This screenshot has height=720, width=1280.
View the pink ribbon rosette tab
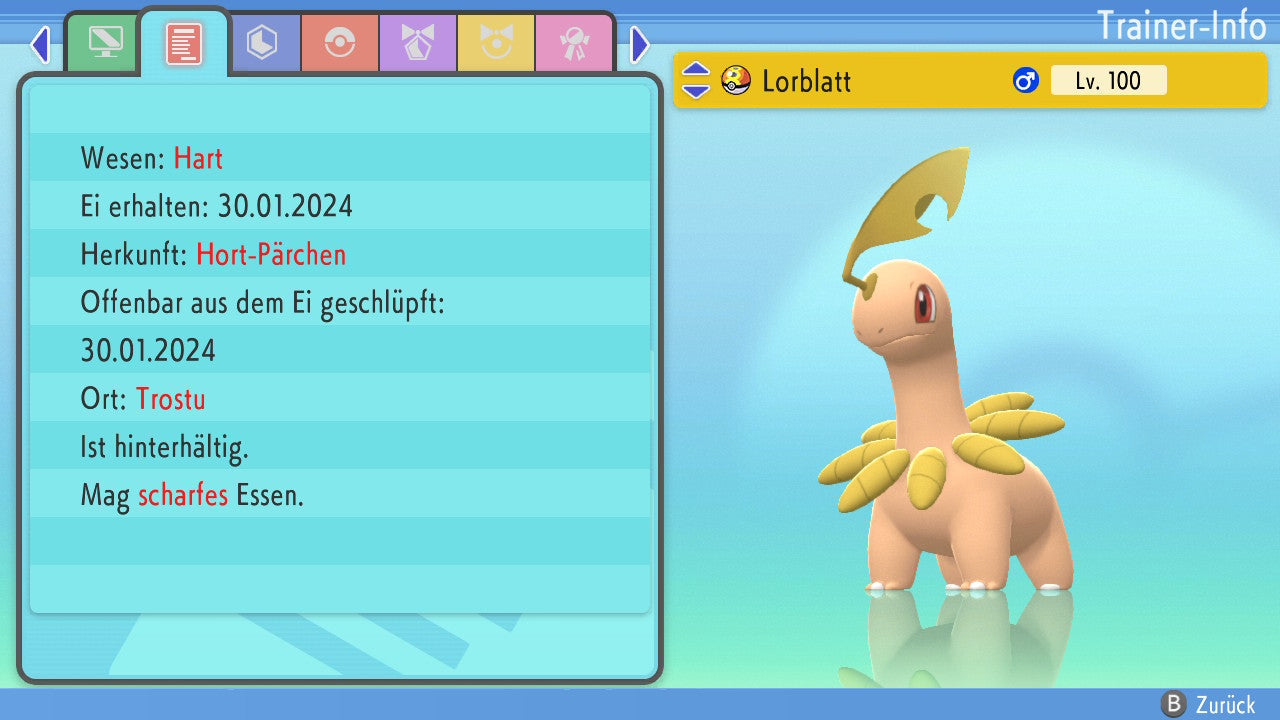[x=574, y=43]
